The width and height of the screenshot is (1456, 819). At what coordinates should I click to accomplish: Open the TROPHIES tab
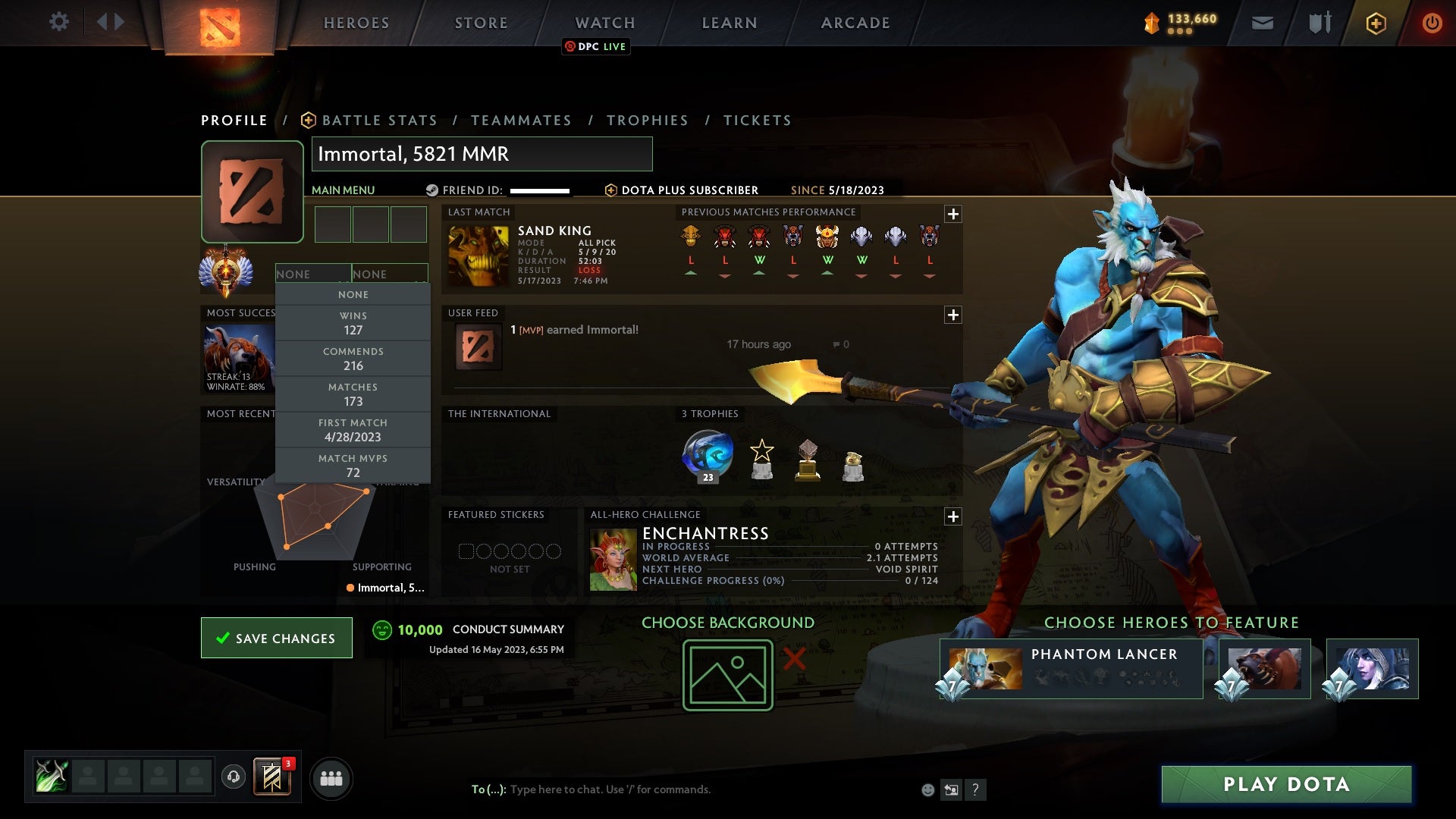648,120
